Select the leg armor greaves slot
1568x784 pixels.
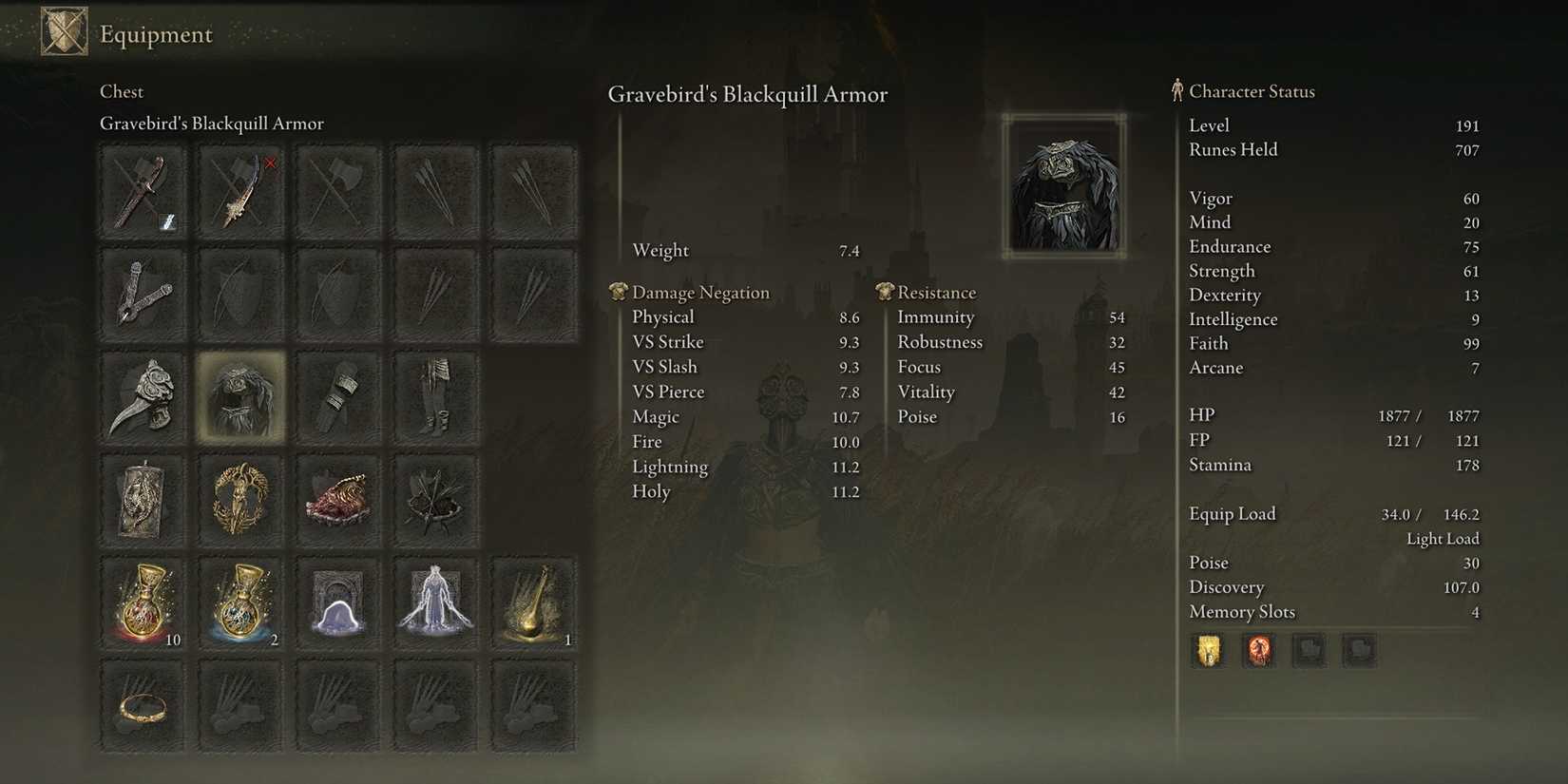coord(434,397)
